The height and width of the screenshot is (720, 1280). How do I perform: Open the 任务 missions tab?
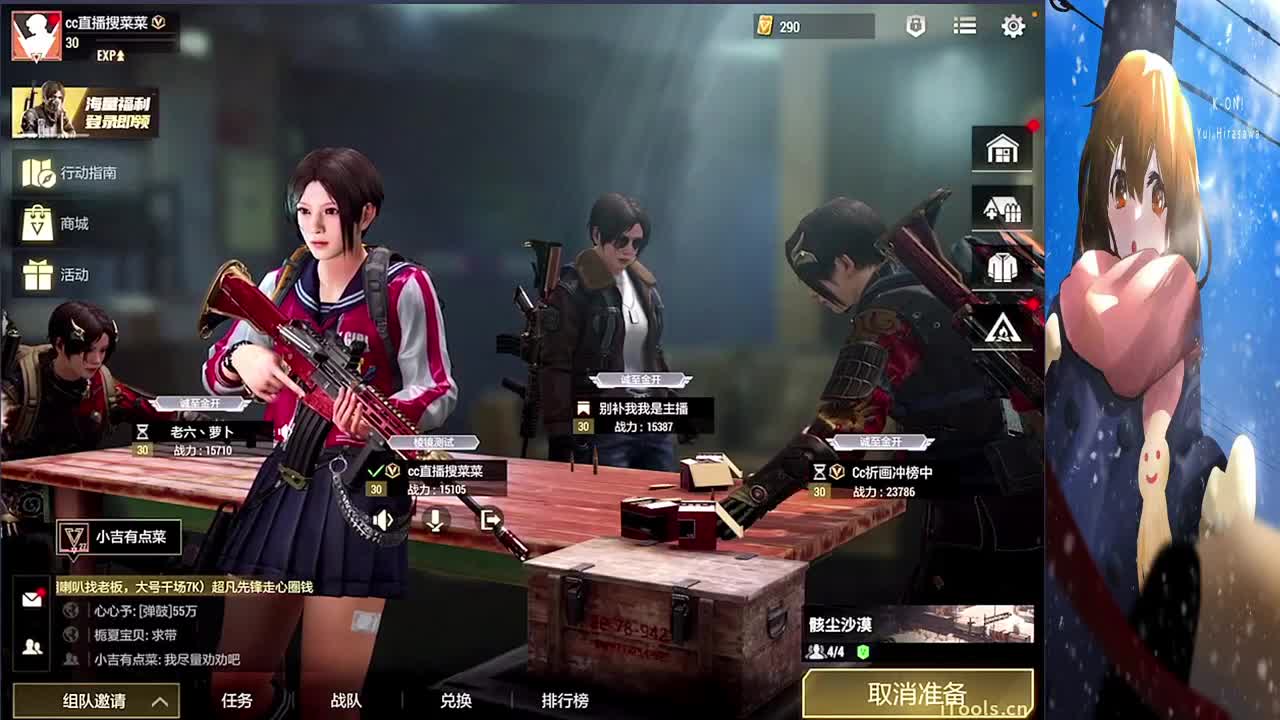tap(237, 703)
